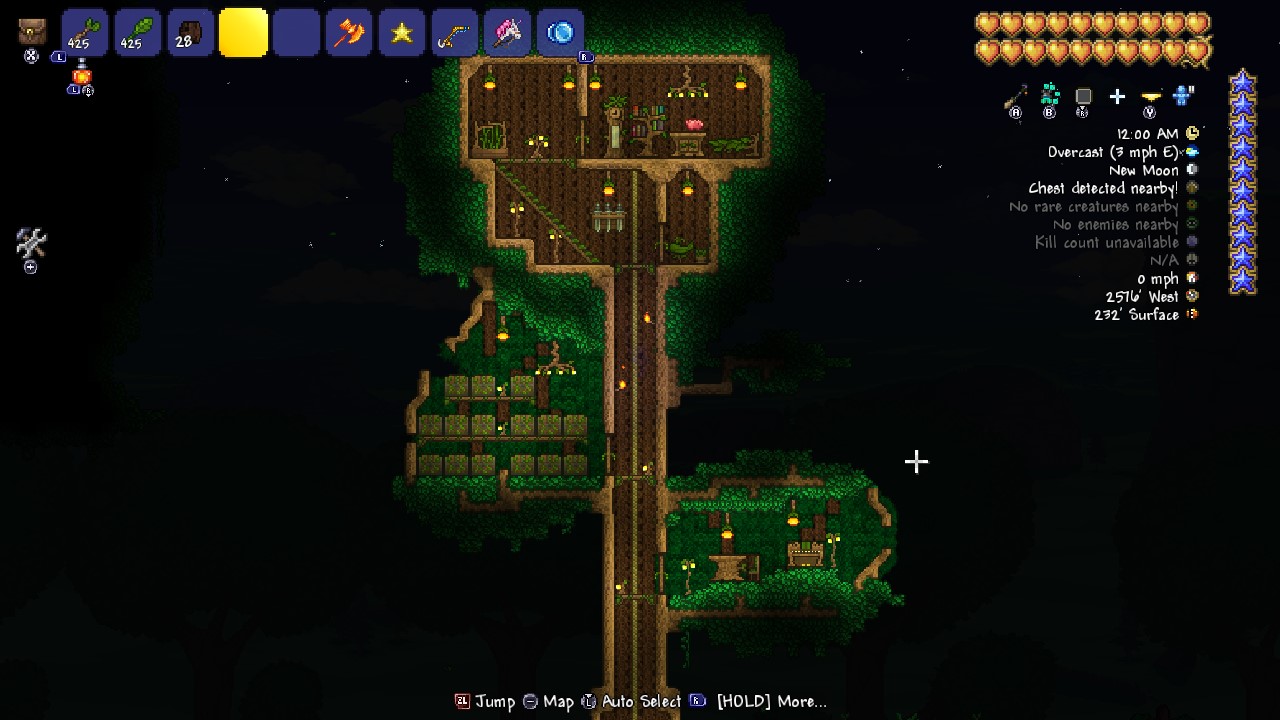Select the blue disc in the last hotbar slot
Screen dimensions: 1280x720
tap(561, 32)
